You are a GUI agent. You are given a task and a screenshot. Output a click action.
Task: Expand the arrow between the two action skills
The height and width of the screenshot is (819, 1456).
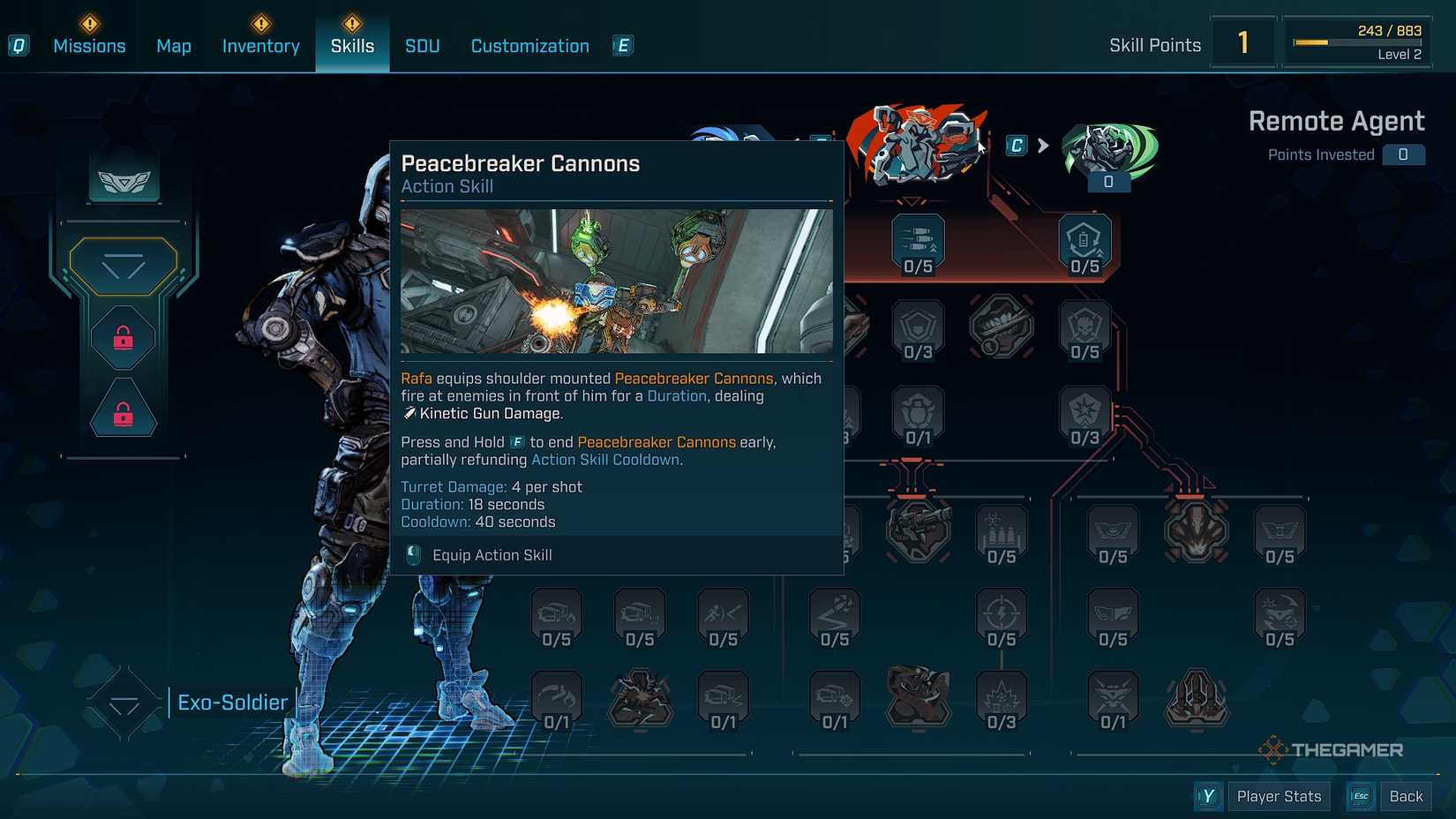[x=1046, y=146]
